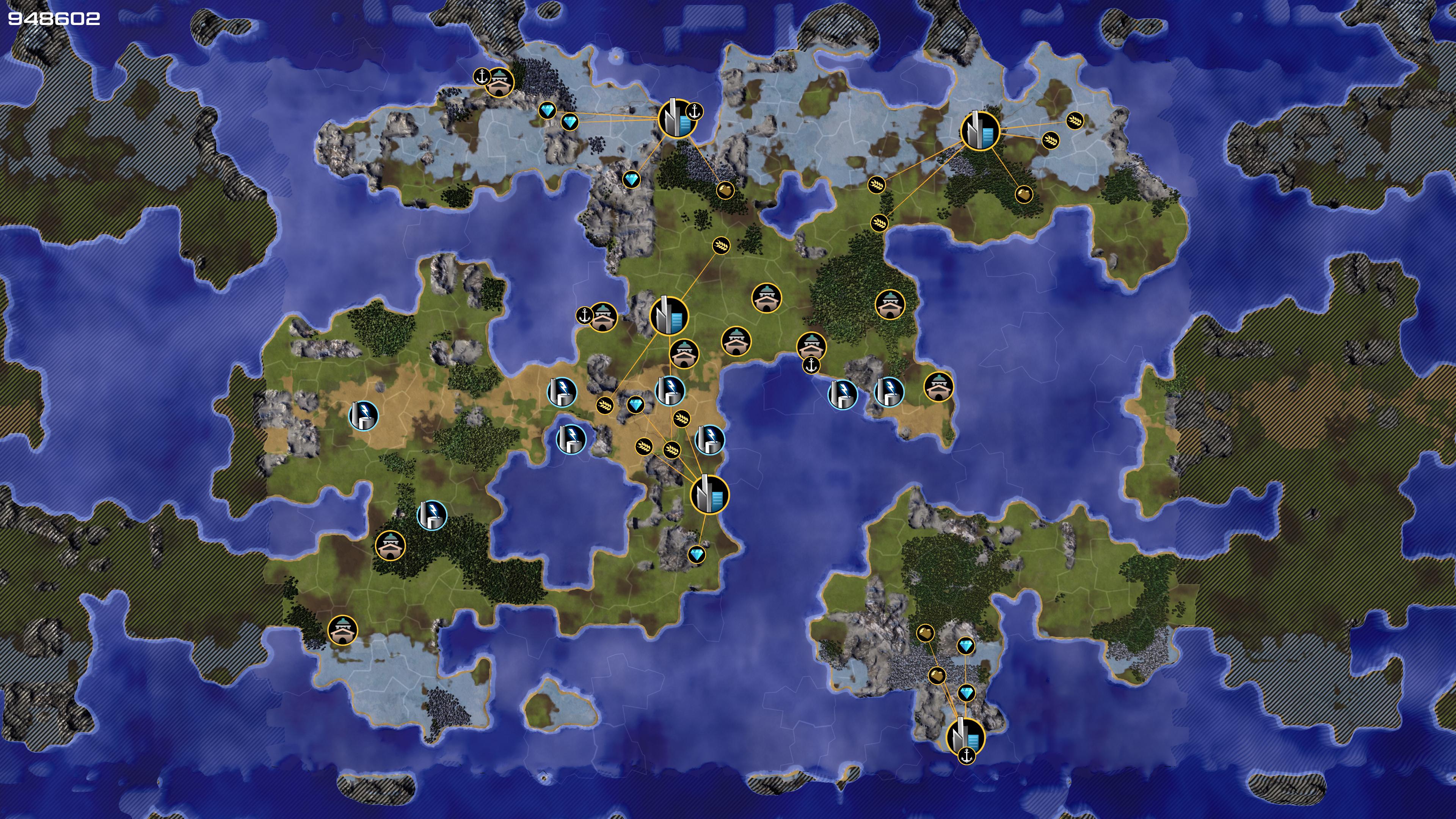Select the city marker in the snowy northeast

click(x=979, y=131)
